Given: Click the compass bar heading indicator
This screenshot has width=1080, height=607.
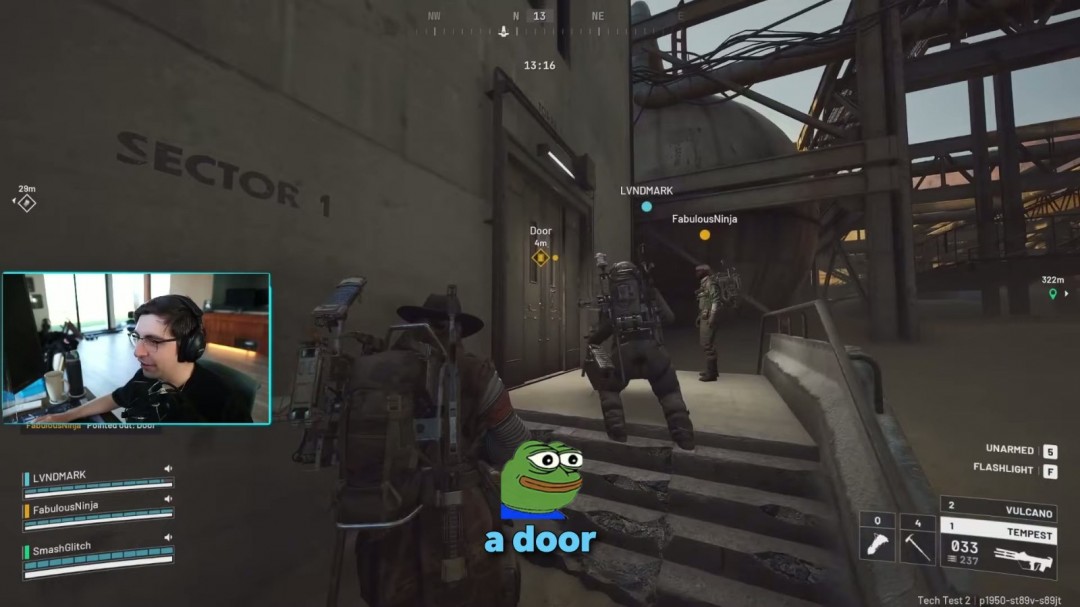Looking at the screenshot, I should click(x=540, y=16).
